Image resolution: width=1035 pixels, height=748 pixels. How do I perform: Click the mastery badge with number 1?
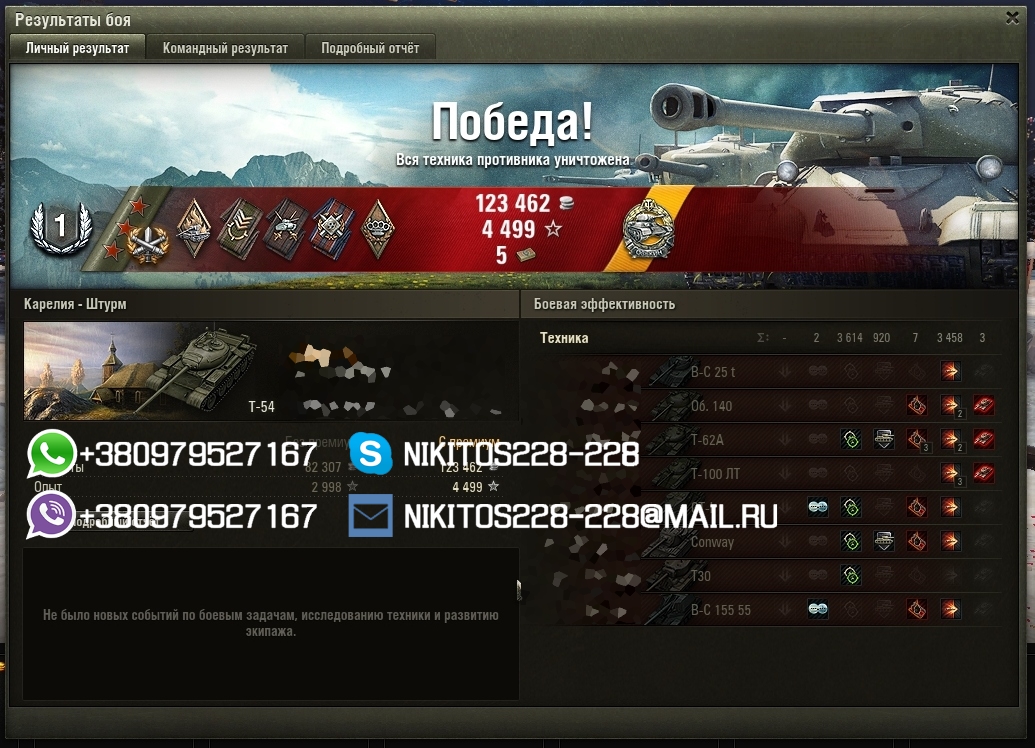click(x=60, y=228)
